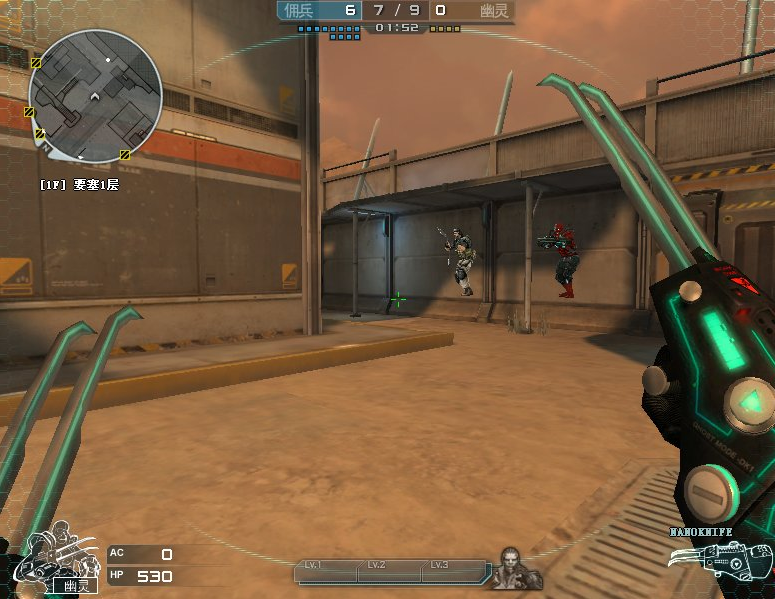Select the LV.3 evolution segment
Viewport: 775px width, 599px height.
pyautogui.click(x=451, y=570)
